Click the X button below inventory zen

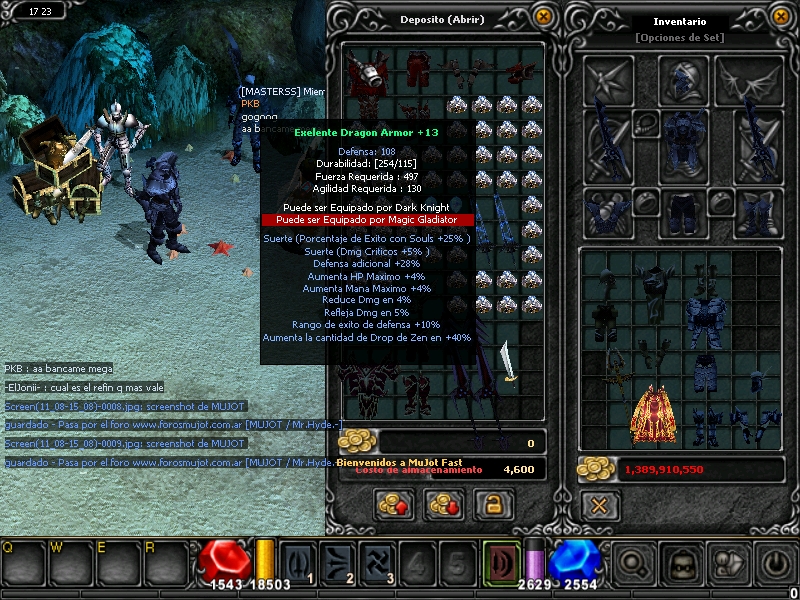pos(598,505)
